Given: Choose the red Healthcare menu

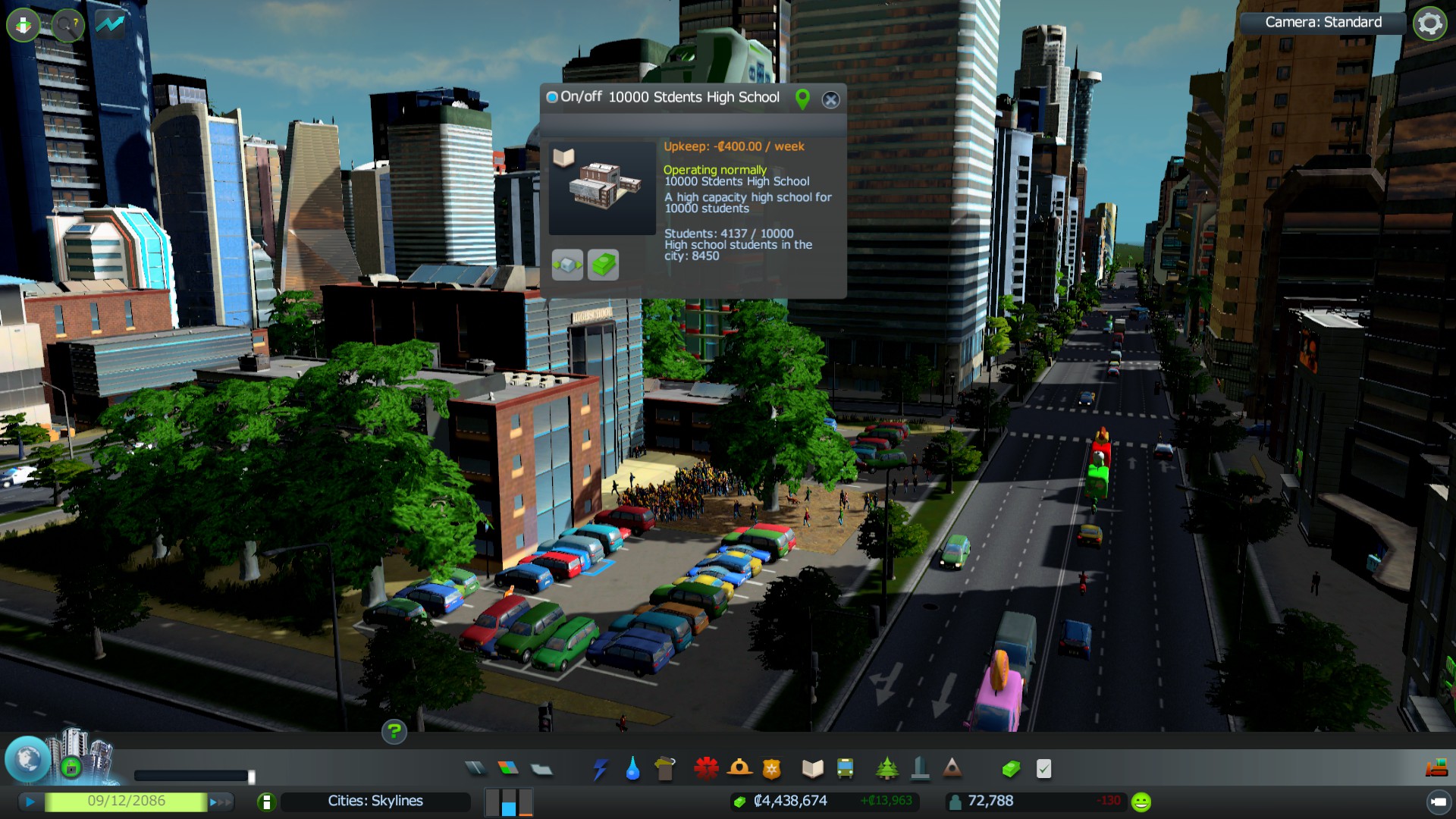Looking at the screenshot, I should pos(706,769).
